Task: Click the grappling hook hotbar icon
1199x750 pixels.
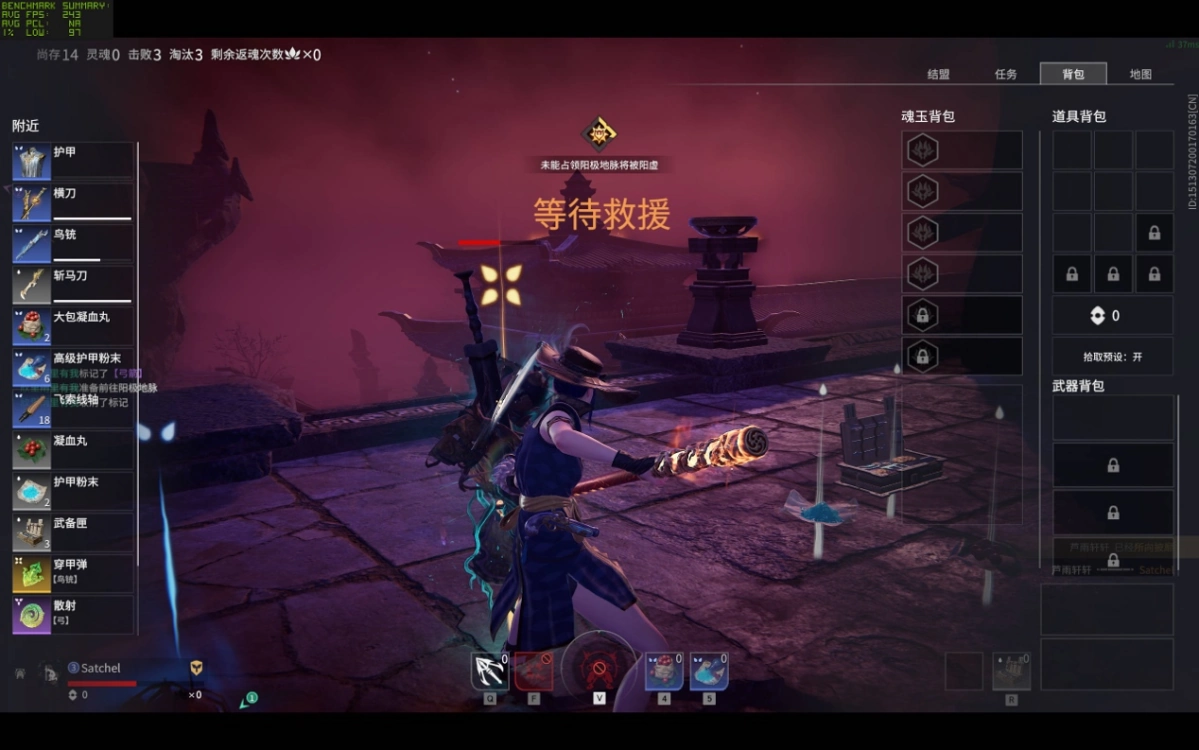Action: coord(490,672)
